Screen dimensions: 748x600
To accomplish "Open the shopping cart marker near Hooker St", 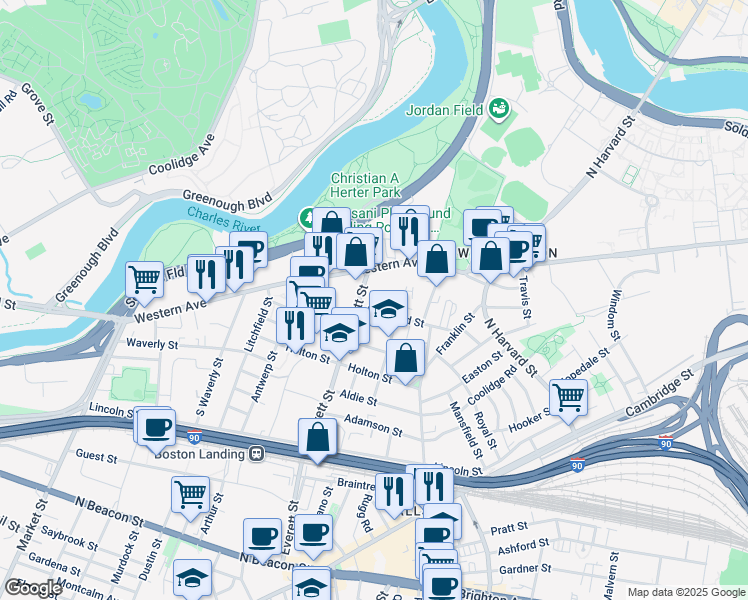I will 568,396.
